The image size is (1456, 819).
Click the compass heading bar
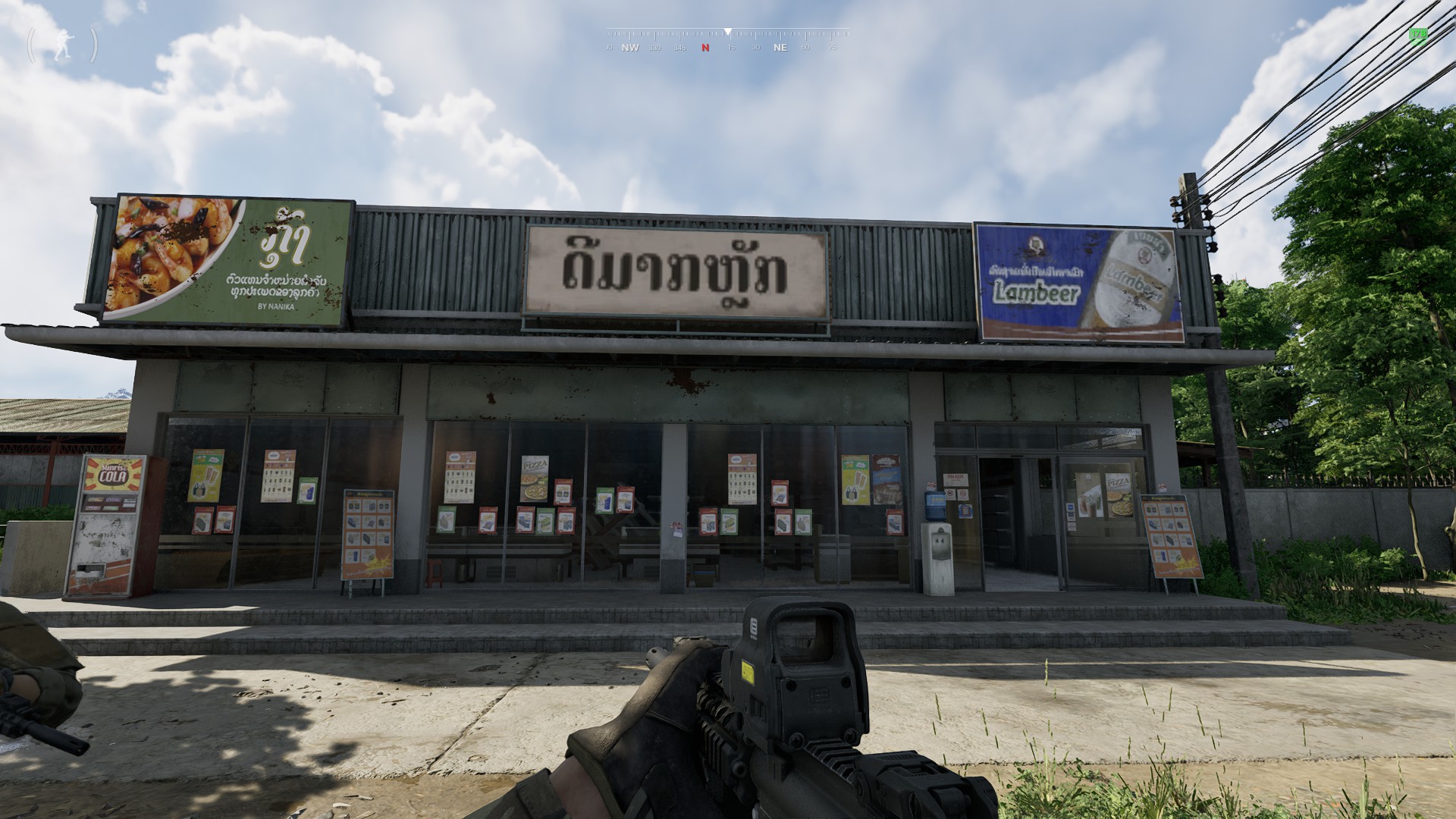click(x=727, y=40)
